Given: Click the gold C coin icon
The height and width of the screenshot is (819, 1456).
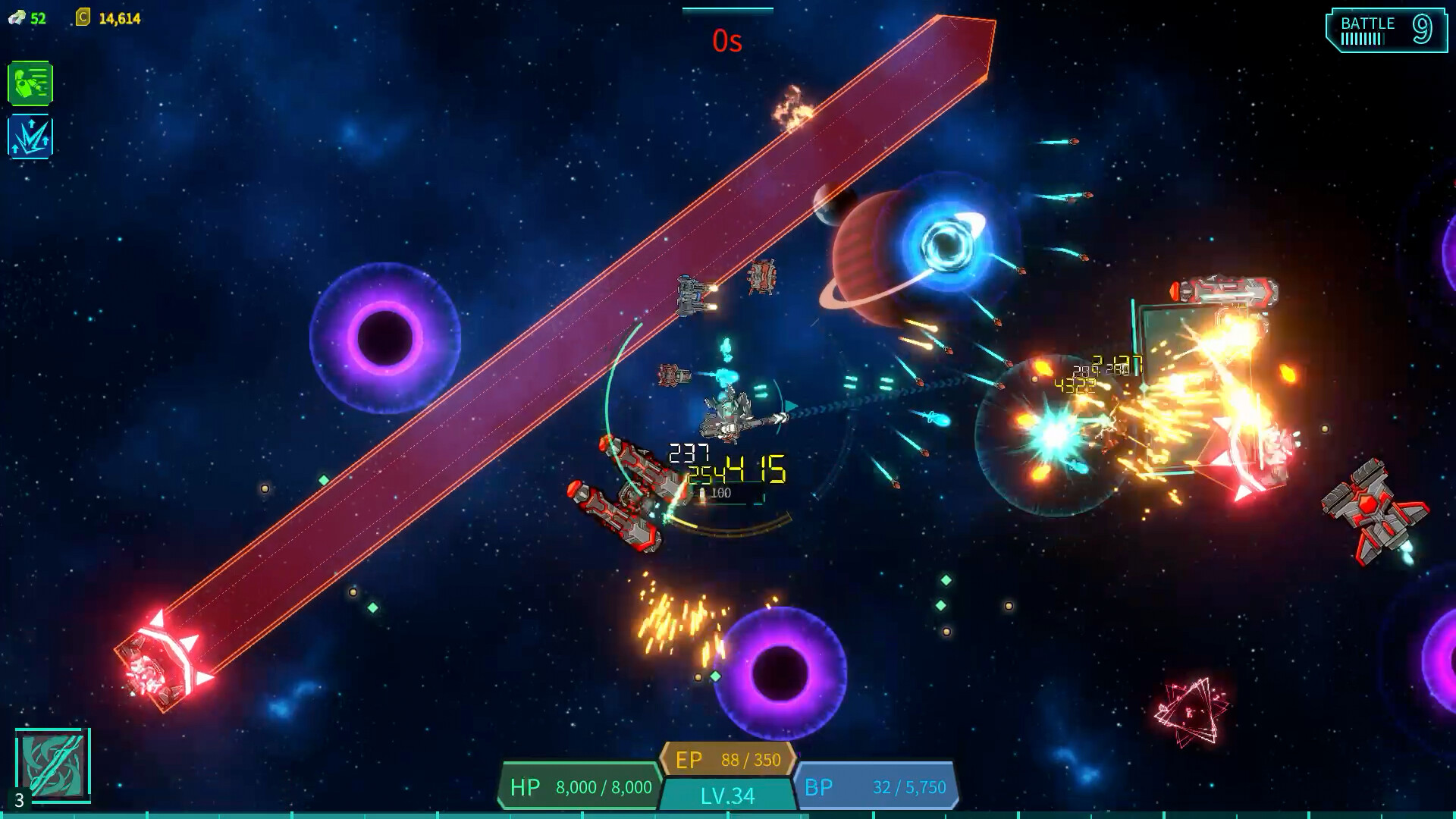Looking at the screenshot, I should [x=82, y=15].
